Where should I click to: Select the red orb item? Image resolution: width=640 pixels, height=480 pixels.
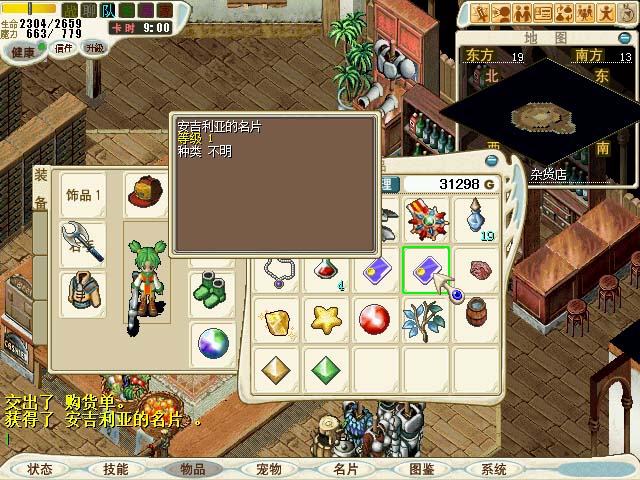374,320
